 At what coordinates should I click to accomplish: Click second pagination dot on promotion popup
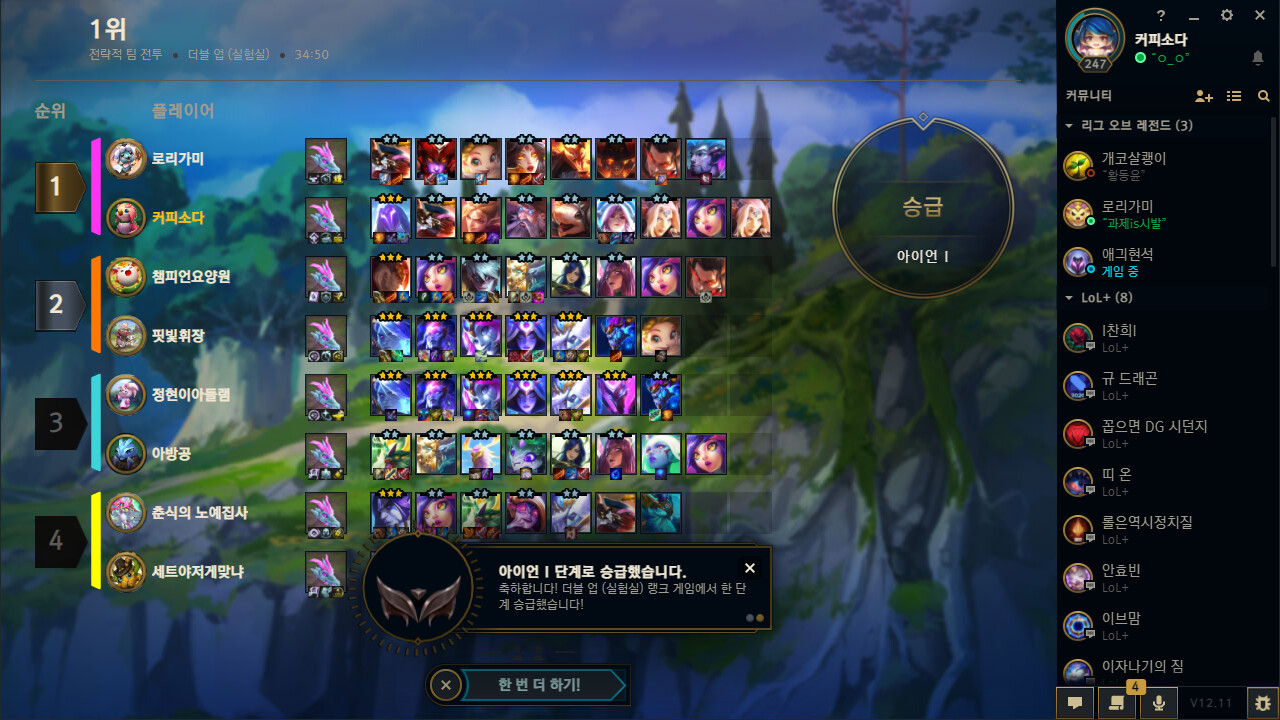point(758,618)
